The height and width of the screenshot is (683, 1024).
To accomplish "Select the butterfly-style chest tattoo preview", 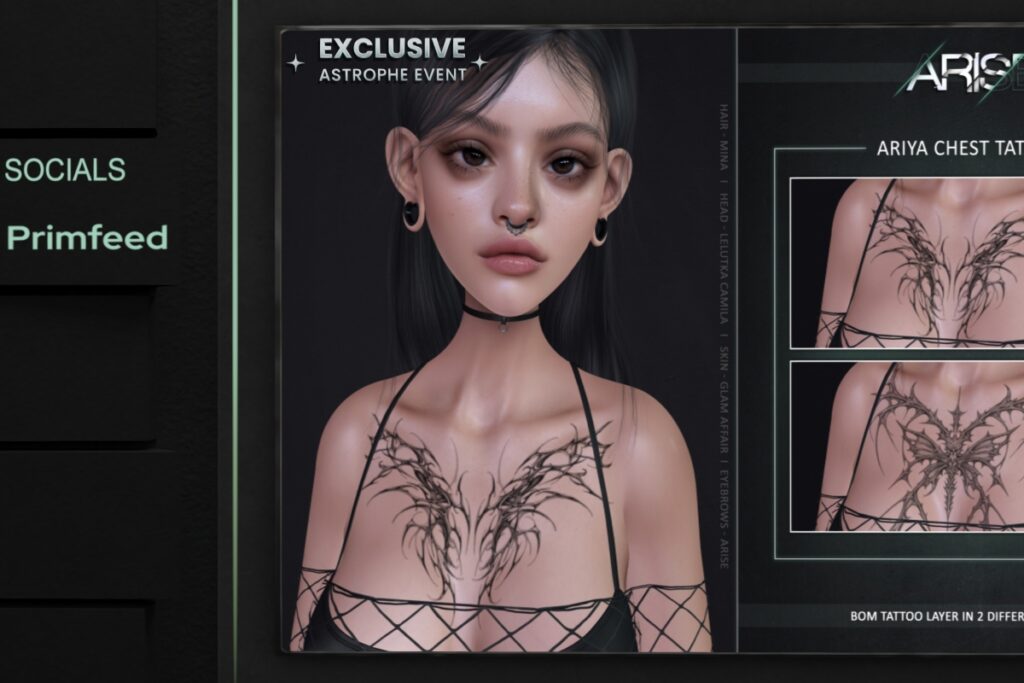I will click(908, 446).
